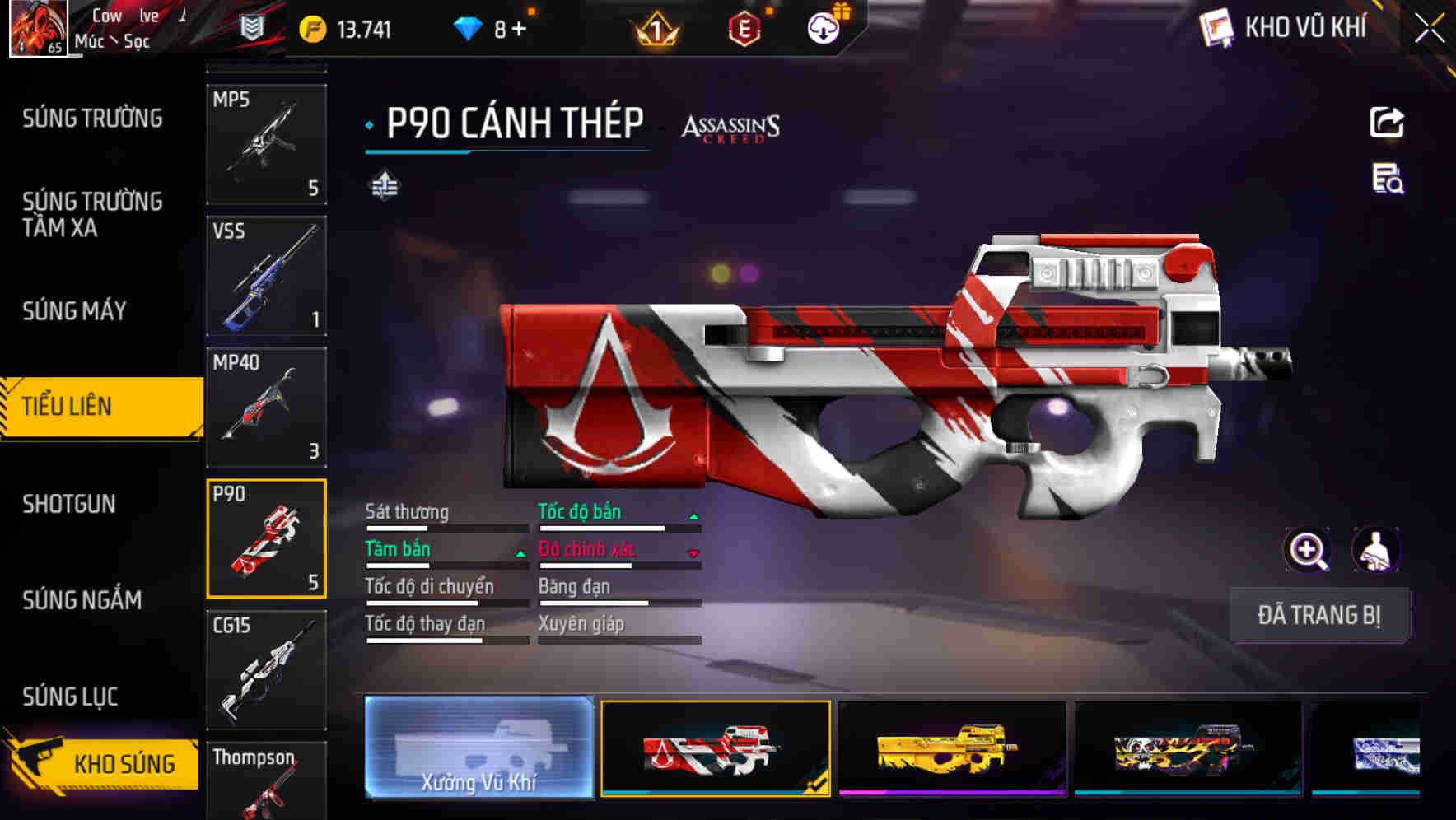Open the SÚNG NGẮM category
The width and height of the screenshot is (1456, 820).
82,601
